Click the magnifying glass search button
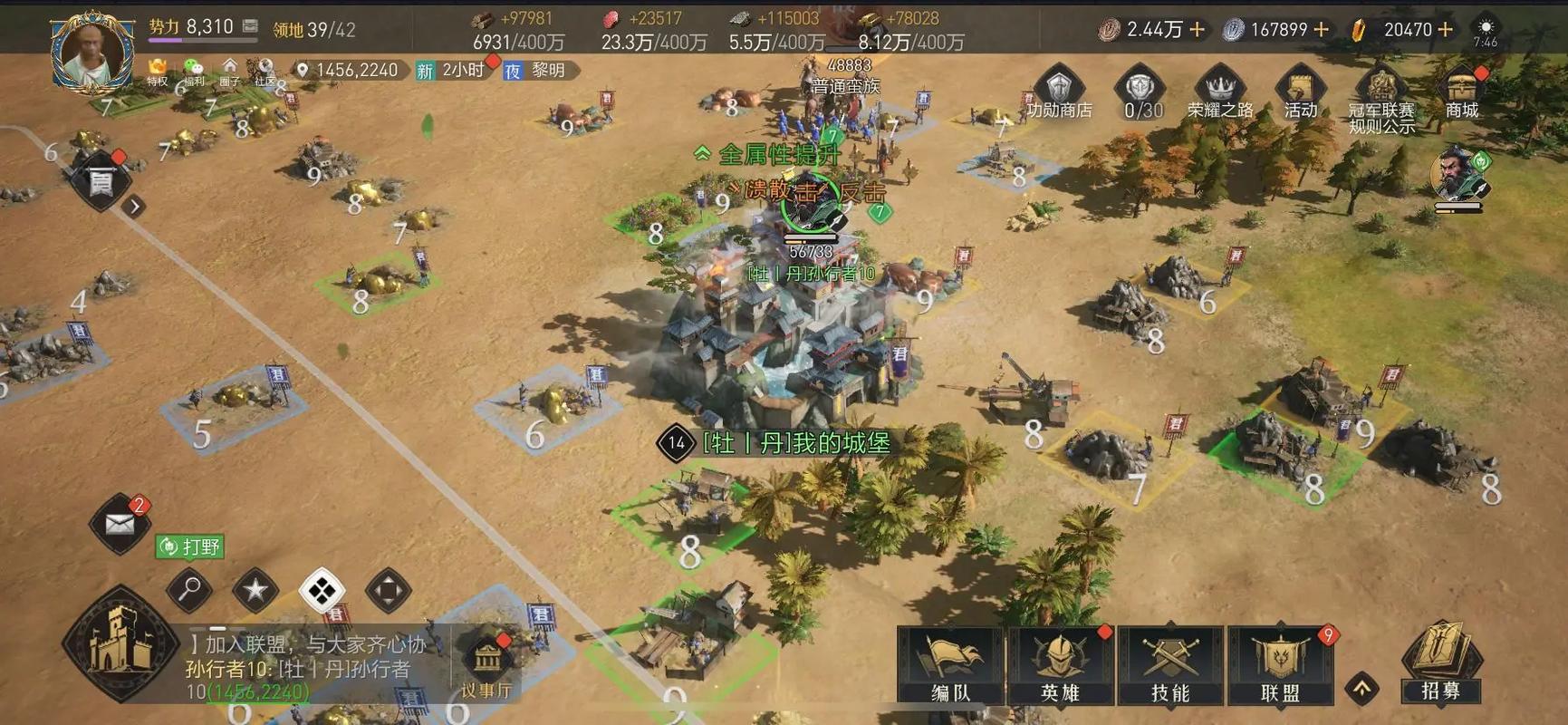The width and height of the screenshot is (1568, 725). point(189,590)
